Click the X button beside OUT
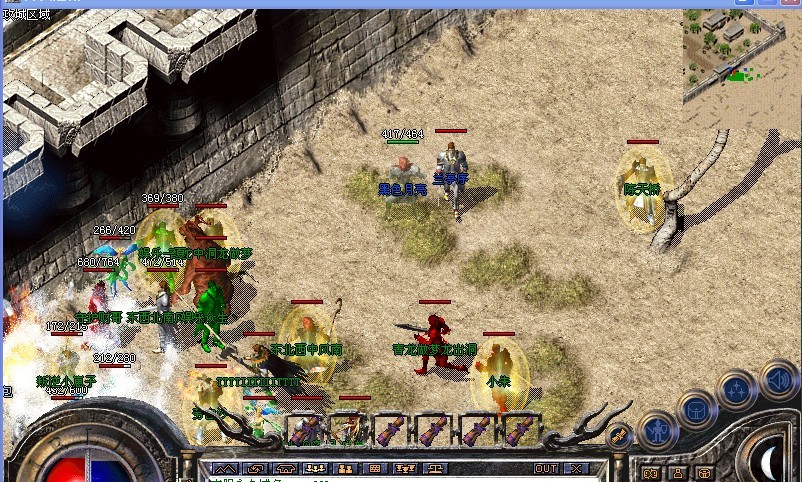 point(575,468)
